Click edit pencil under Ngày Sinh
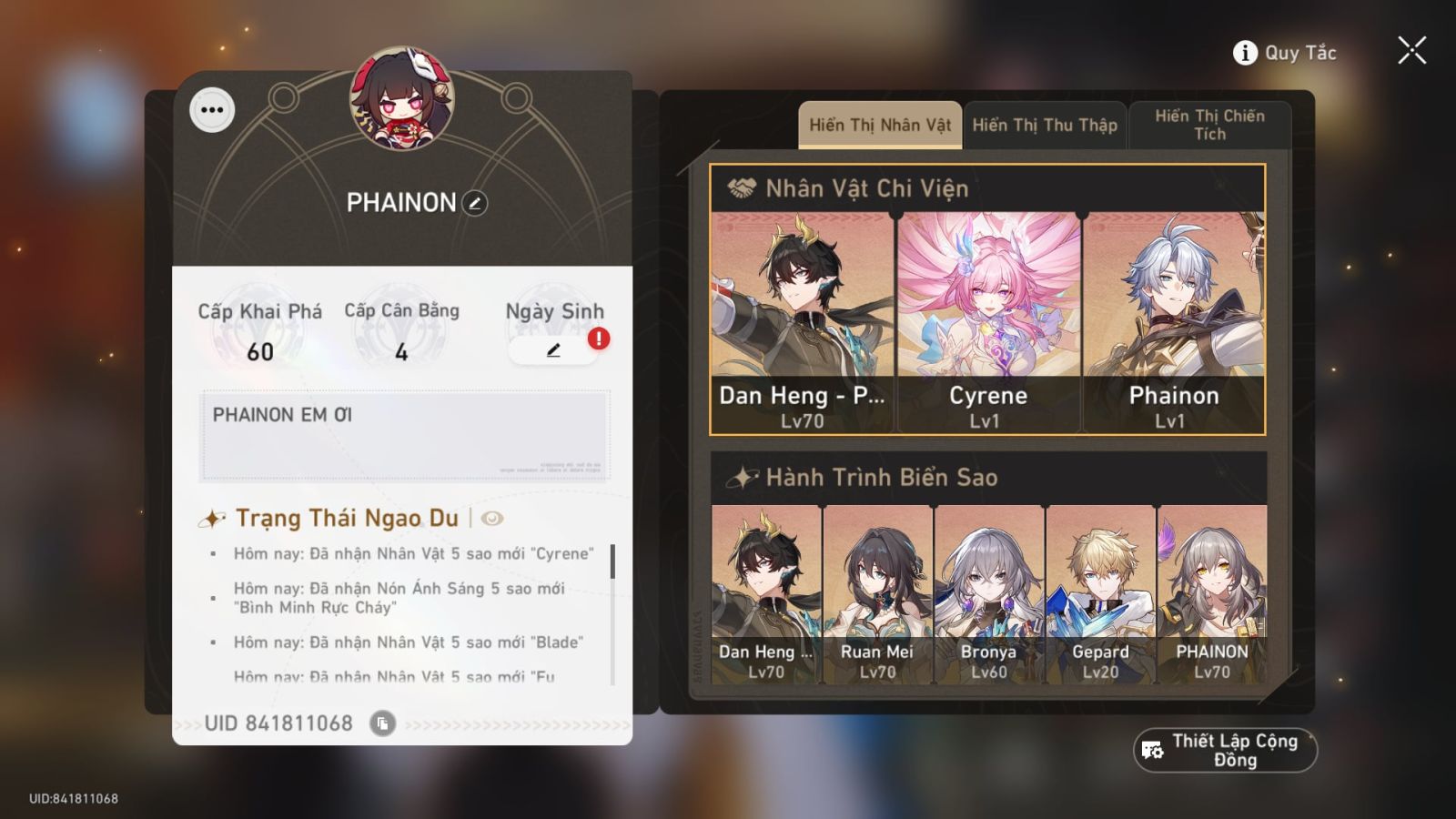 (553, 350)
